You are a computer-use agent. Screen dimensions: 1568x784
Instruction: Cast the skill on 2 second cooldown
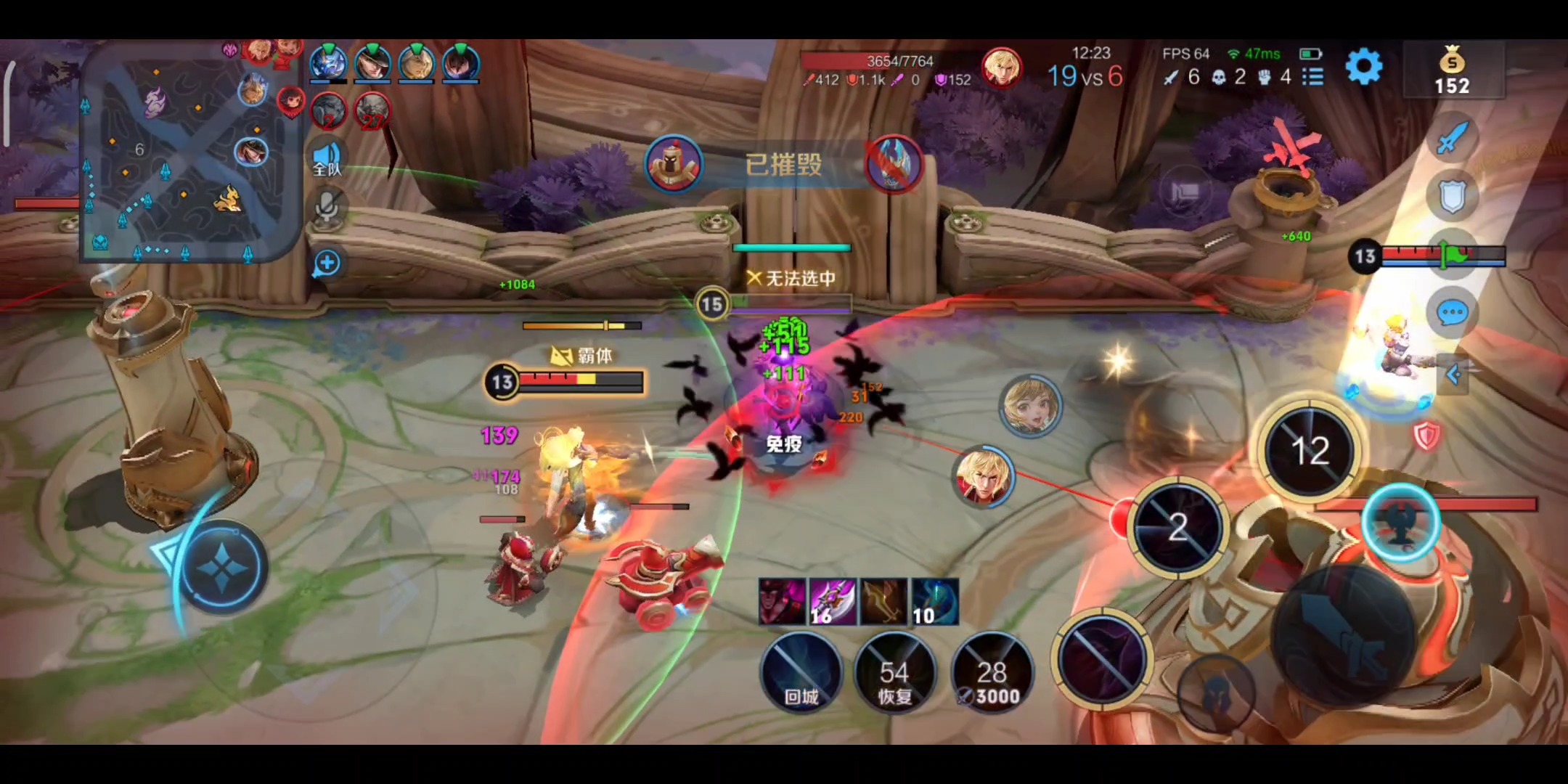coord(1179,528)
